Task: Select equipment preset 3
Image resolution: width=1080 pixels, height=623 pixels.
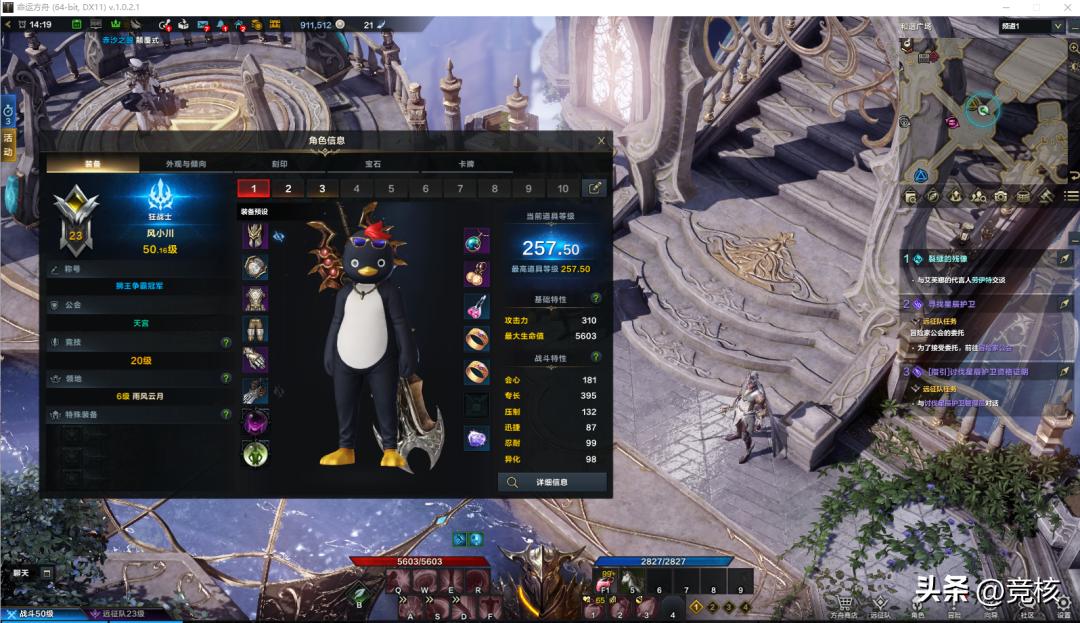Action: pyautogui.click(x=322, y=188)
